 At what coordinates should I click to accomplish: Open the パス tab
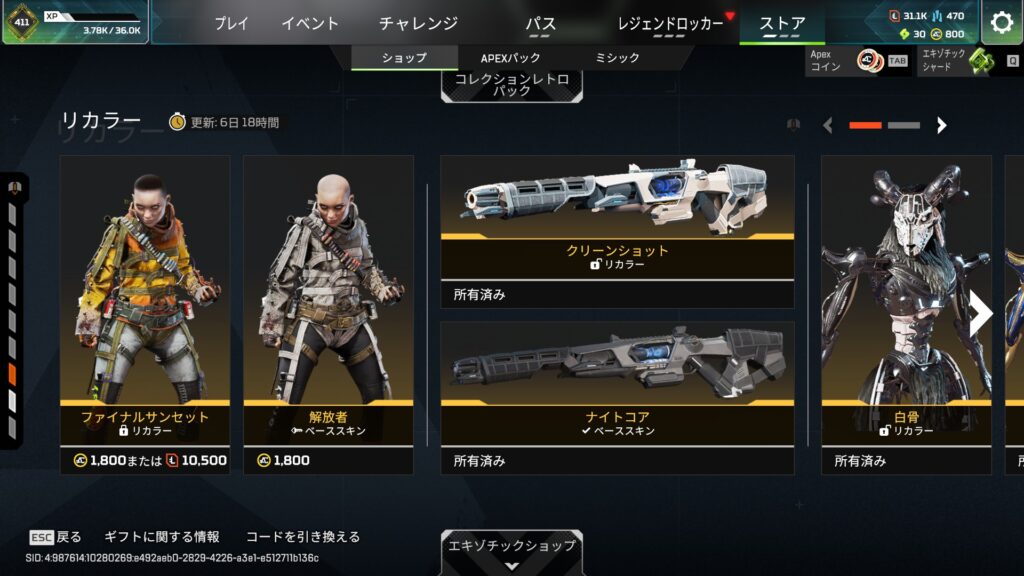point(540,23)
